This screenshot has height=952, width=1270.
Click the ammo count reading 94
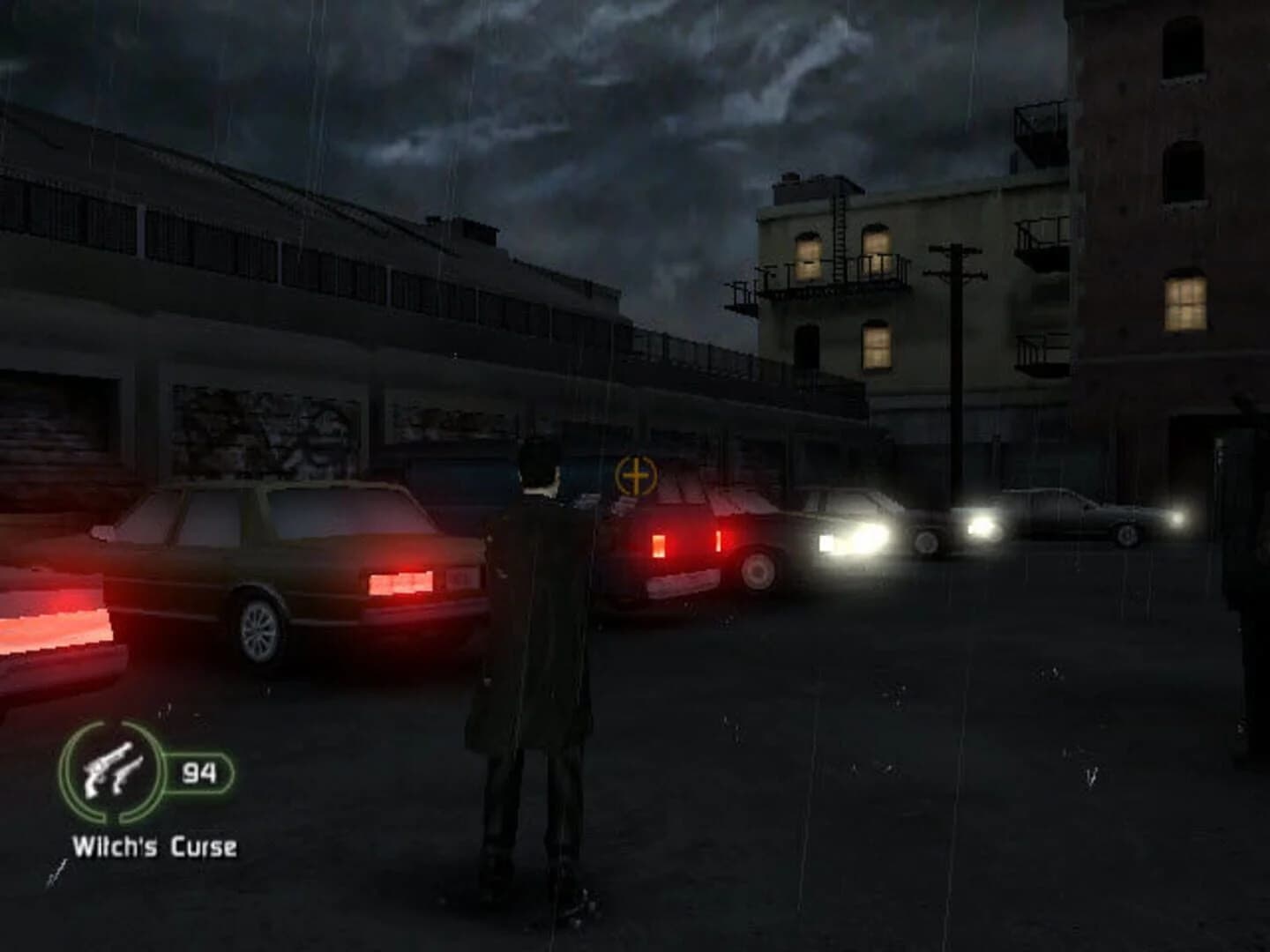[199, 773]
